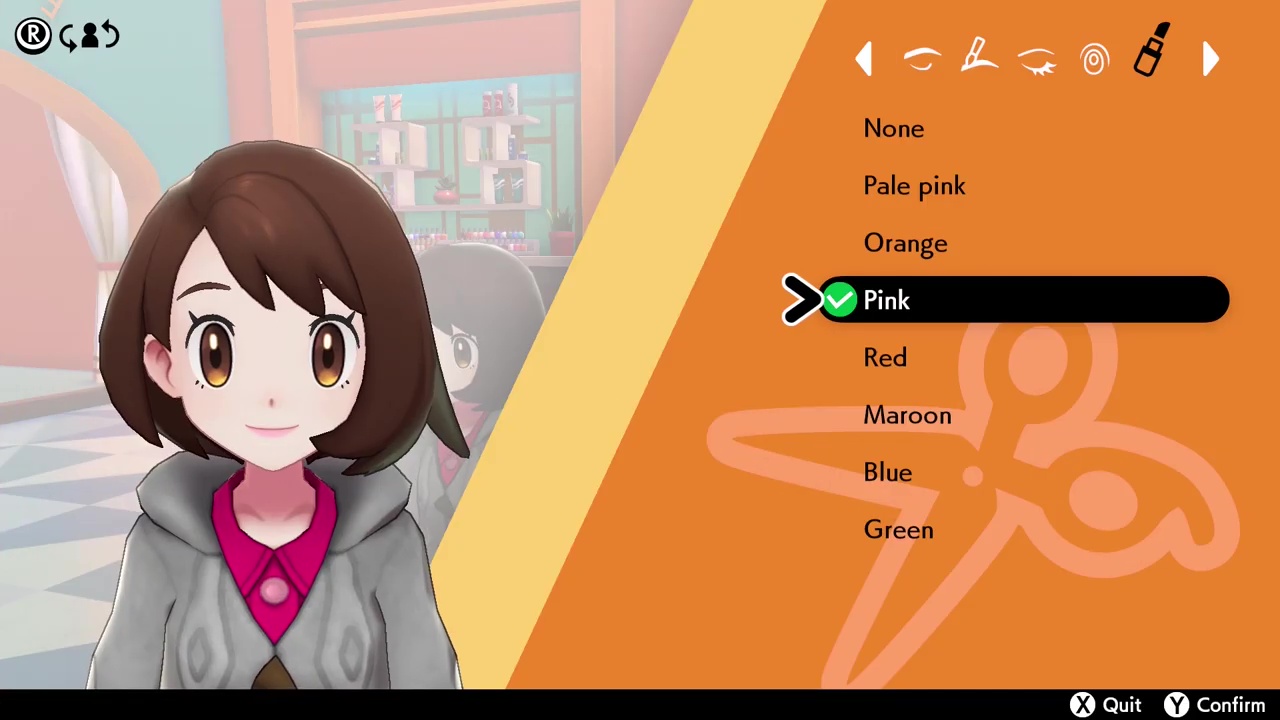Screen dimensions: 1280x720
Task: Select None to remove lip color
Action: [893, 128]
